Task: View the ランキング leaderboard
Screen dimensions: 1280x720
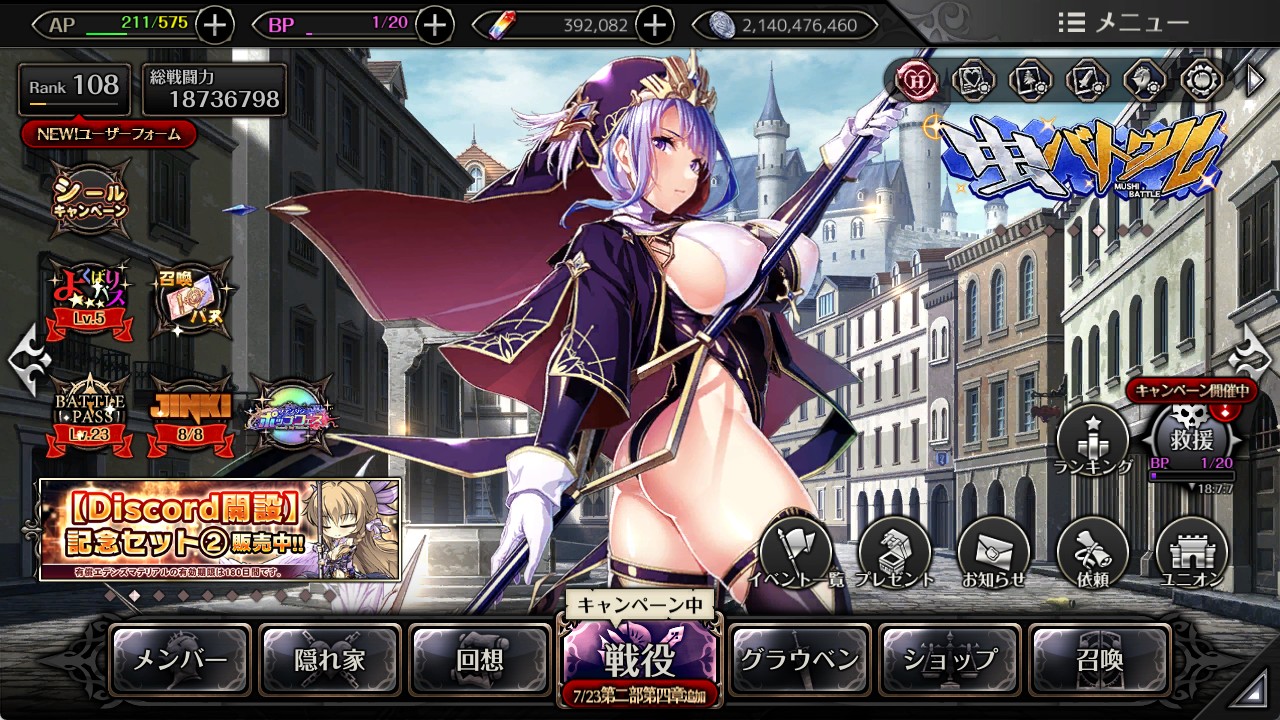Action: pos(1092,441)
